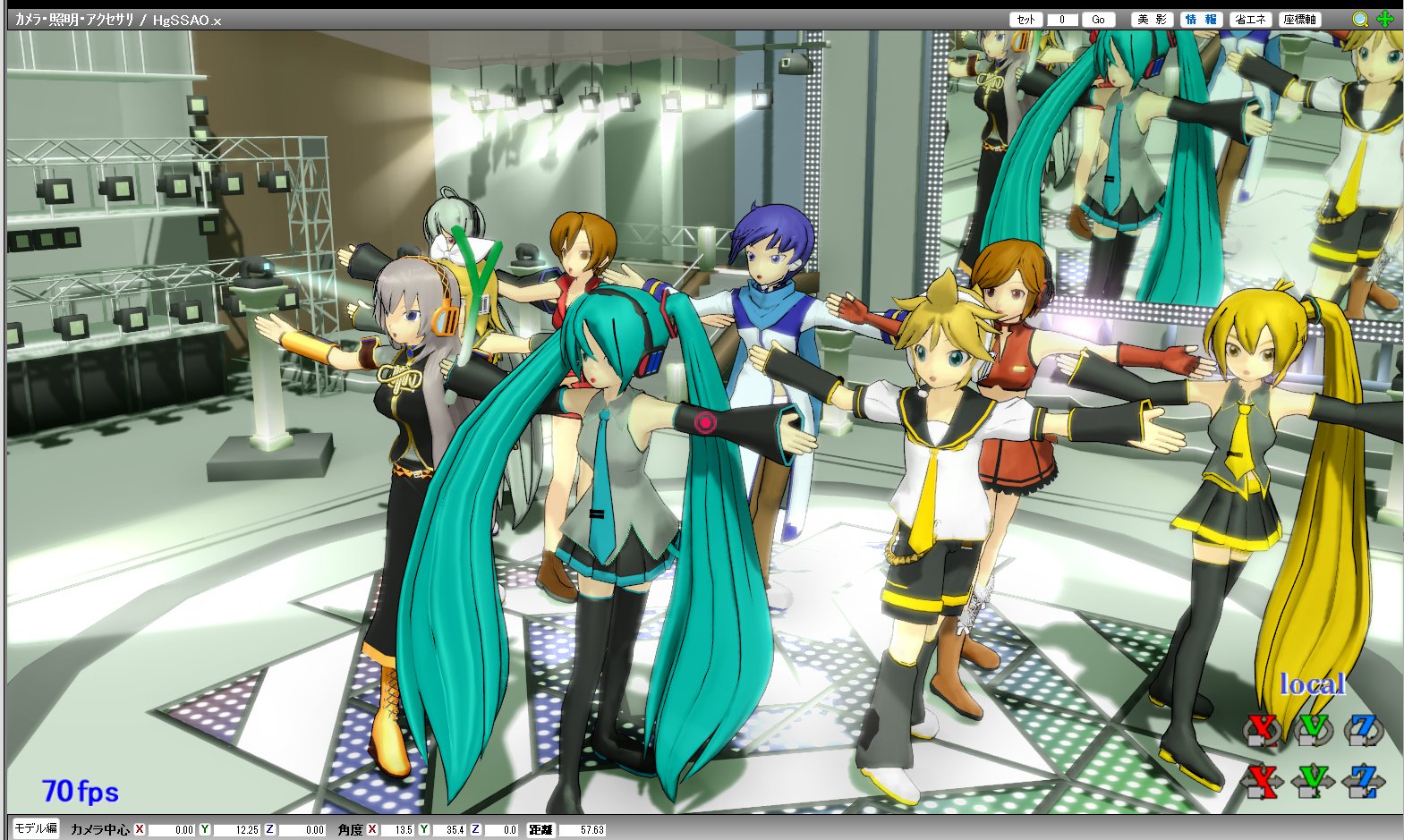
Task: Click the local axis mode label
Action: pyautogui.click(x=1314, y=684)
